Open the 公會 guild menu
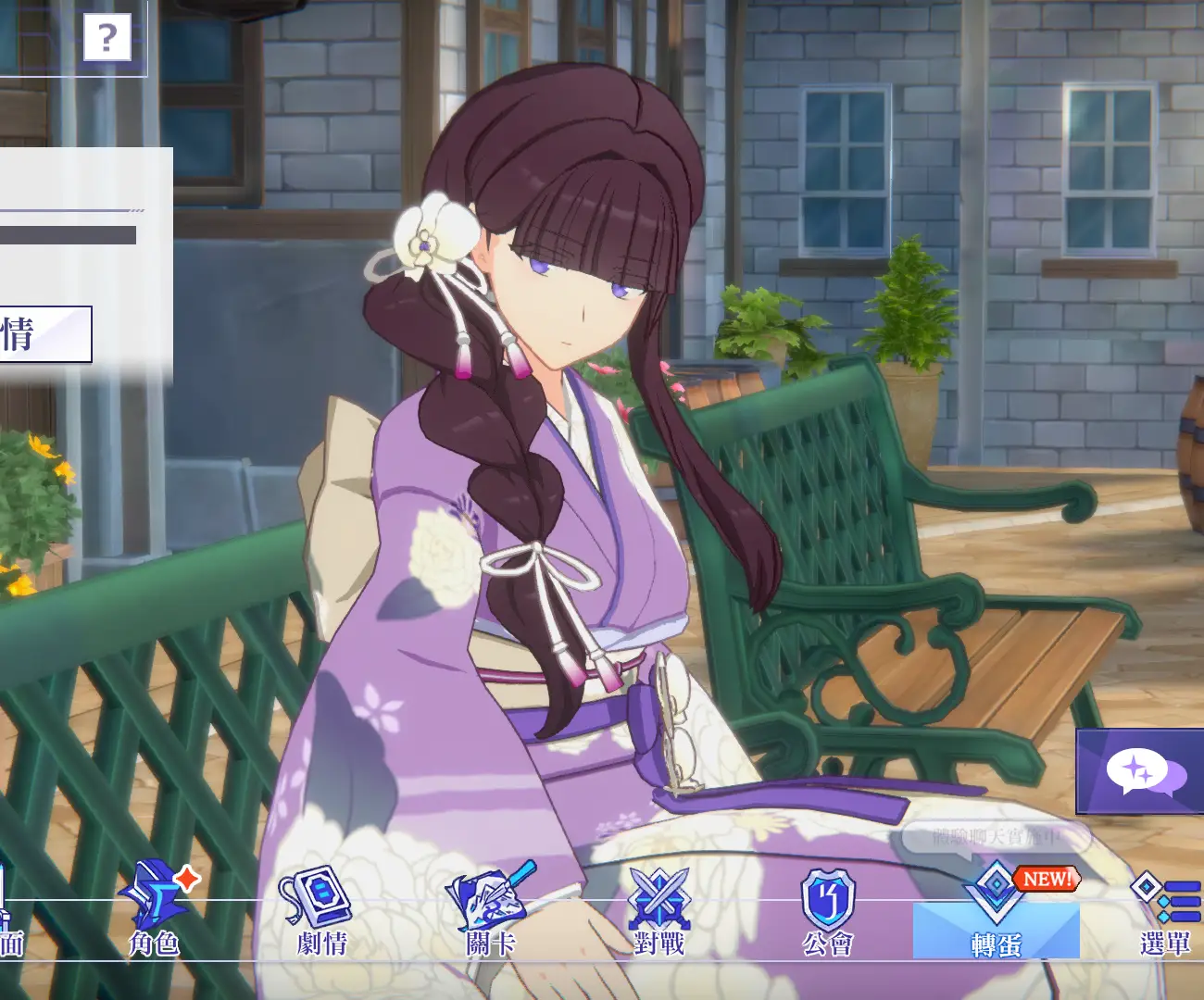The width and height of the screenshot is (1204, 1000). (827, 910)
